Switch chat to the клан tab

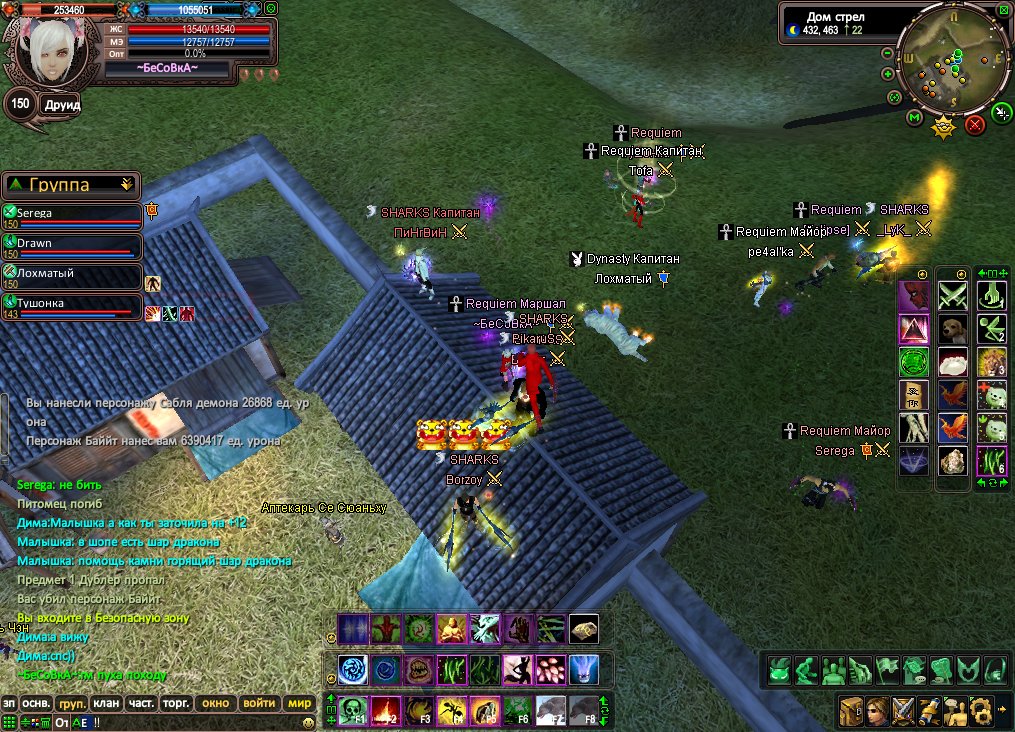[x=107, y=703]
